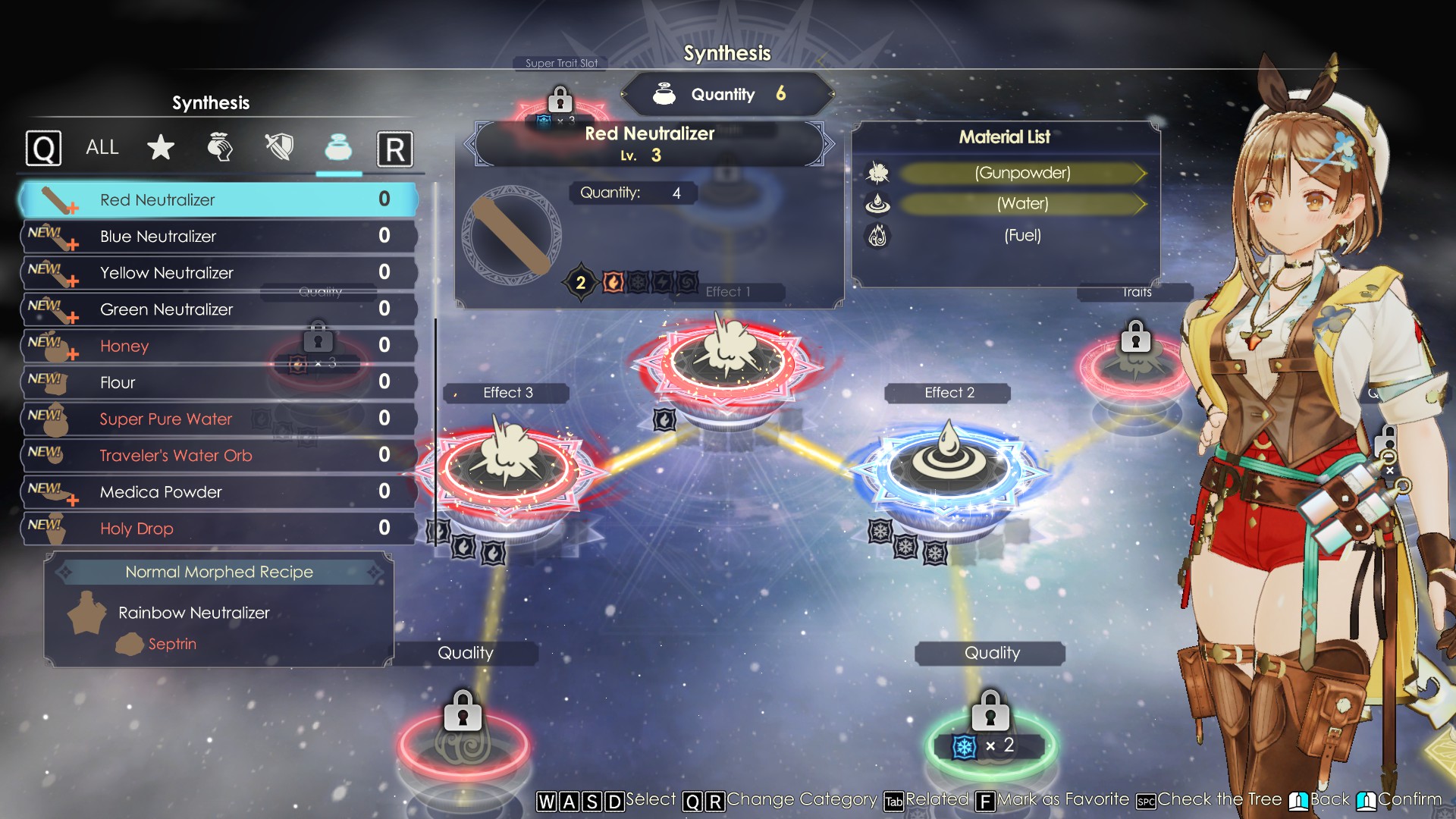Select the (Water) material entry

point(1021,204)
